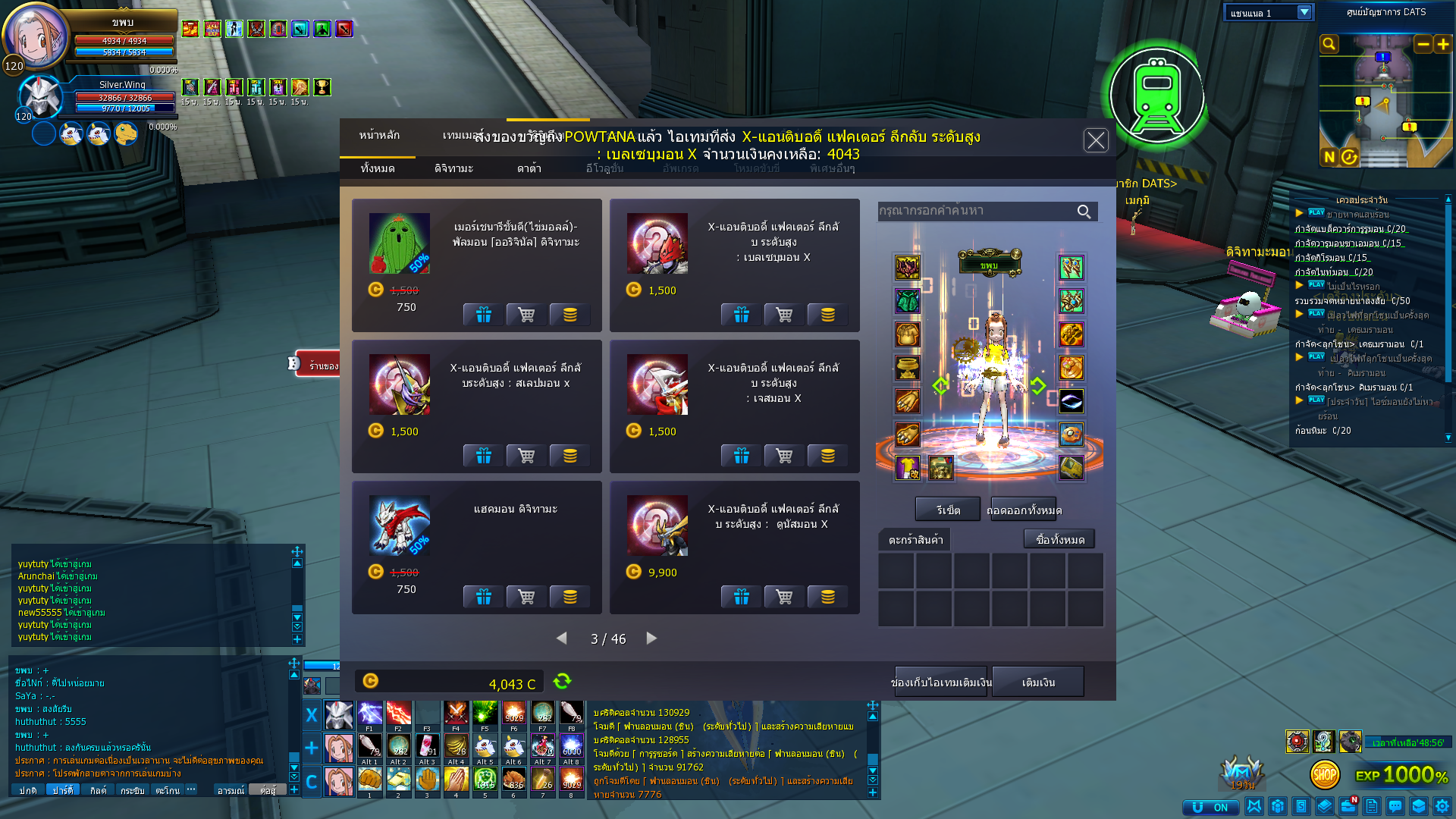Open the yellow SHOP icon
The image size is (1456, 819).
coord(1325,774)
